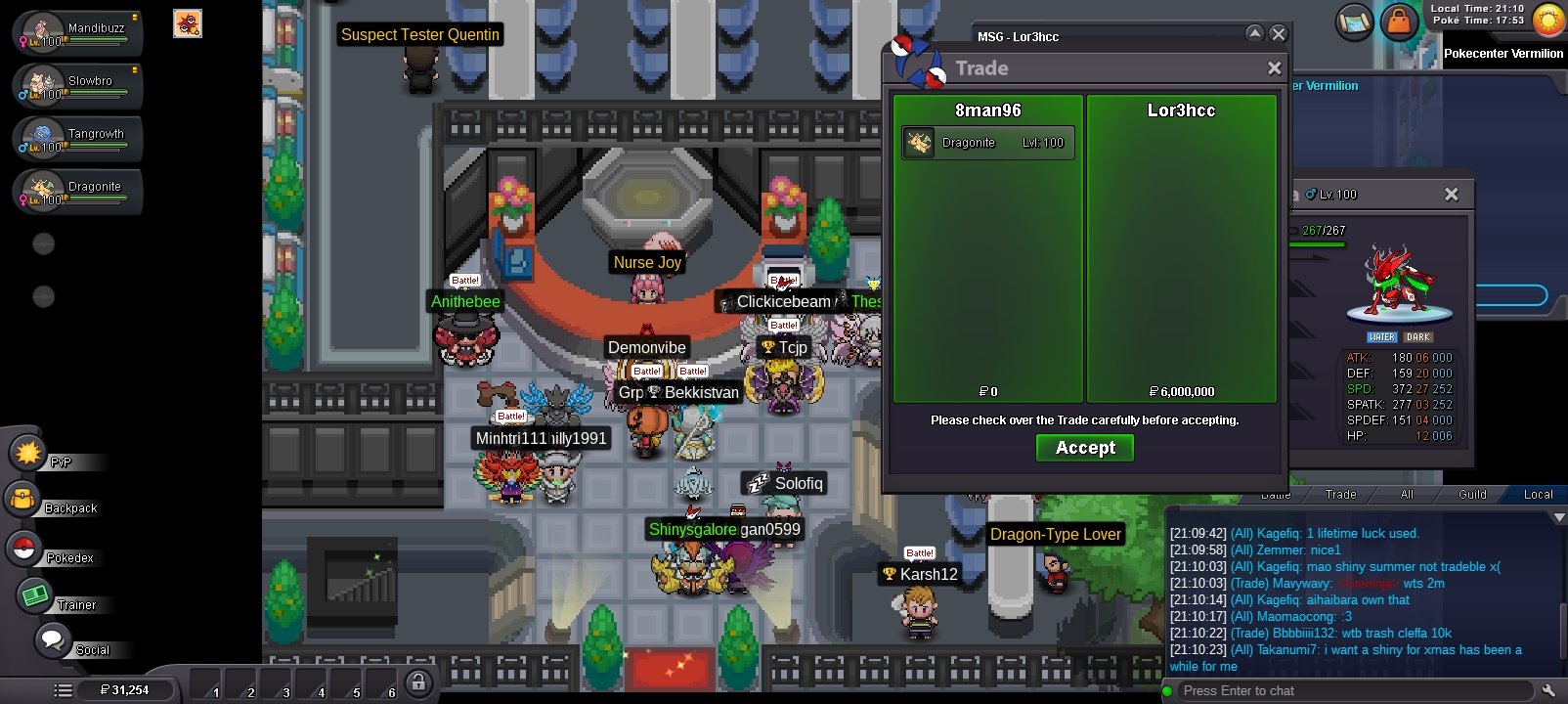The width and height of the screenshot is (1568, 704).
Task: Close the MSG Lor3hcc chat window
Action: [x=1278, y=34]
